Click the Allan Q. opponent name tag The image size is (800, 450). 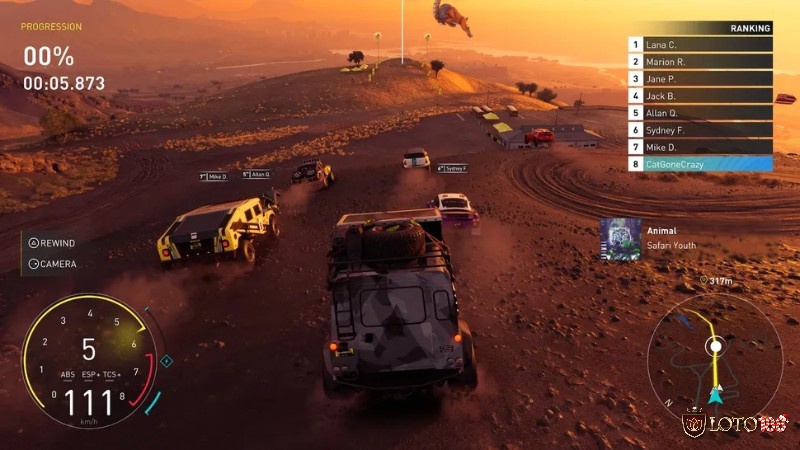(256, 174)
